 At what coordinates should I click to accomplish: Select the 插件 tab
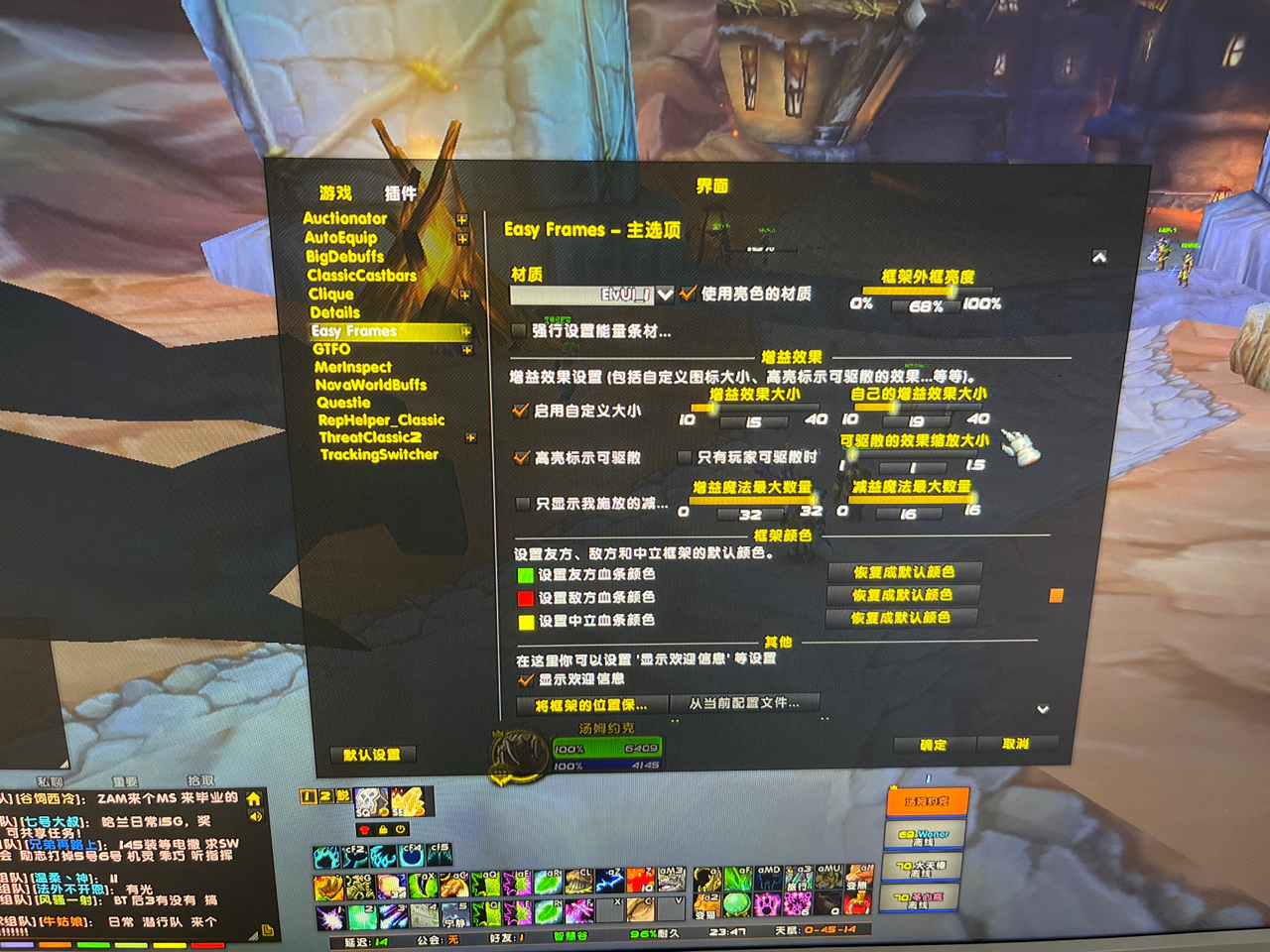[401, 191]
